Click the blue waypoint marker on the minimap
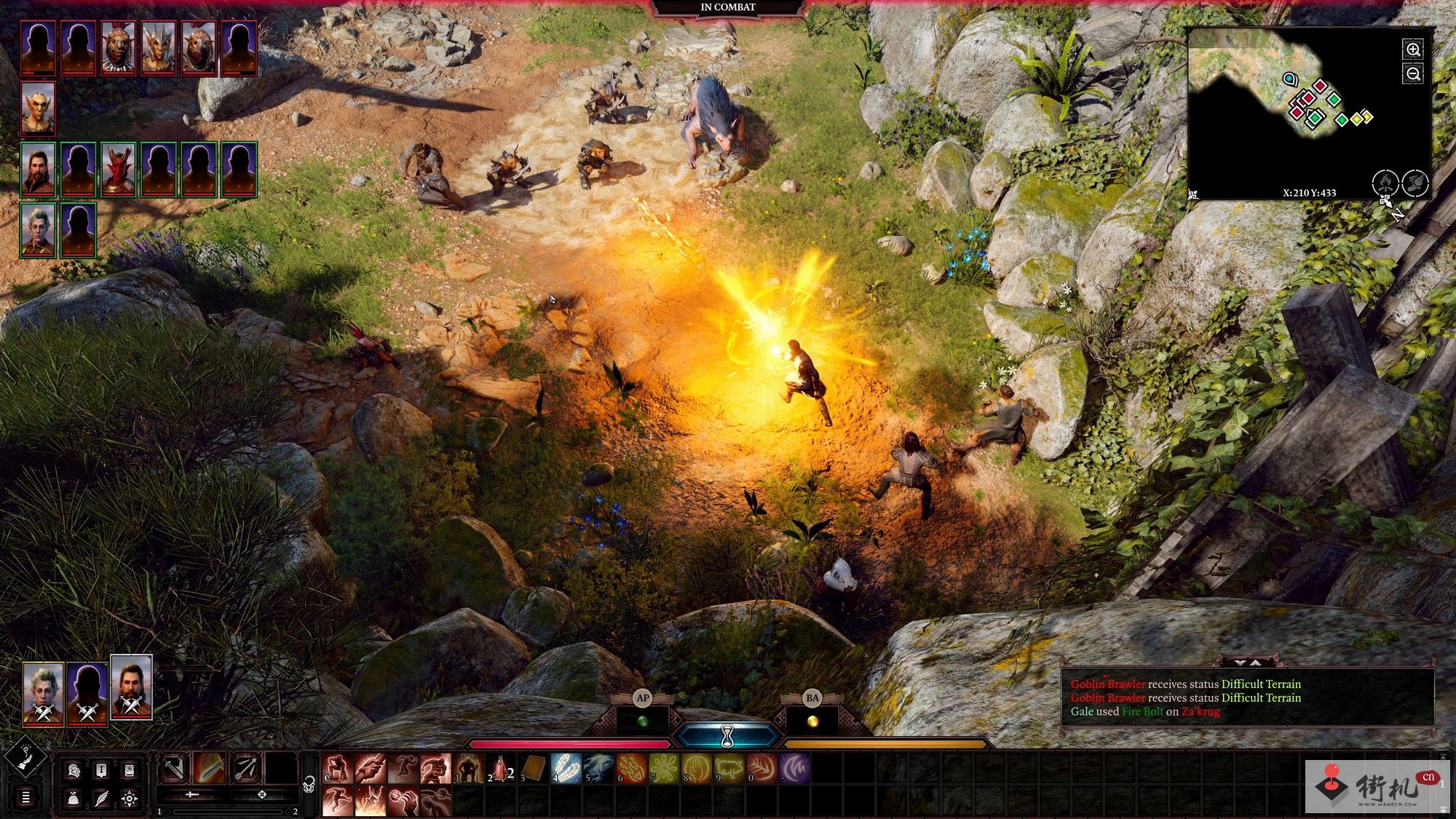Viewport: 1456px width, 819px height. click(x=1290, y=79)
